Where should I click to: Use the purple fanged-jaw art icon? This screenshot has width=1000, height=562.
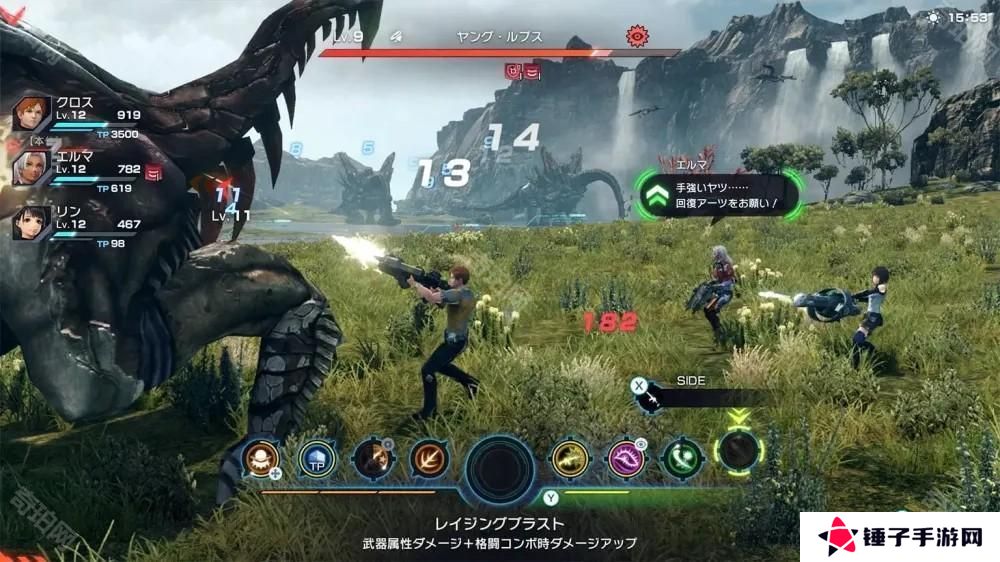pos(627,458)
